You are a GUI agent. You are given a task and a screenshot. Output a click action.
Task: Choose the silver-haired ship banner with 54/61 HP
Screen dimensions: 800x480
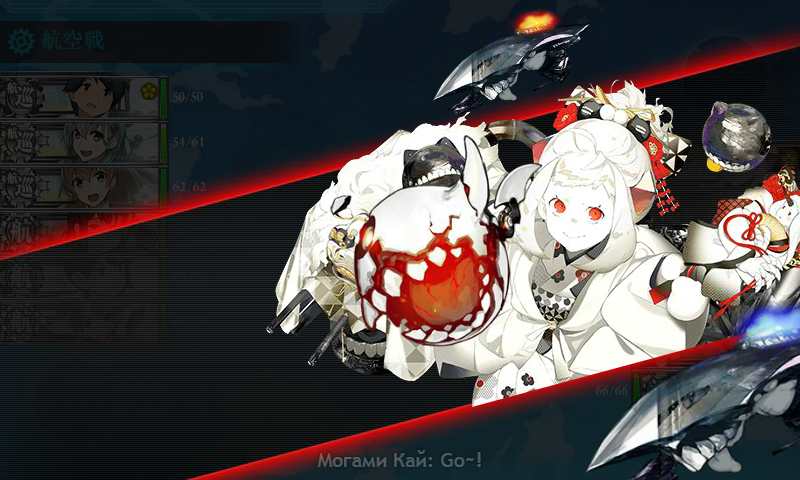[x=80, y=141]
